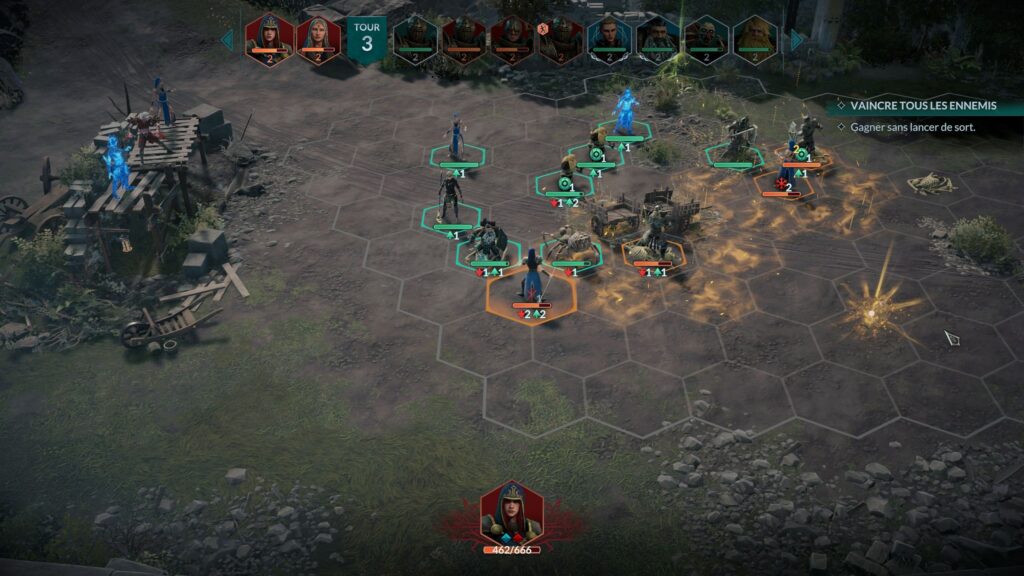Open the hero portrait showing 462/666
The image size is (1024, 576).
(x=511, y=515)
